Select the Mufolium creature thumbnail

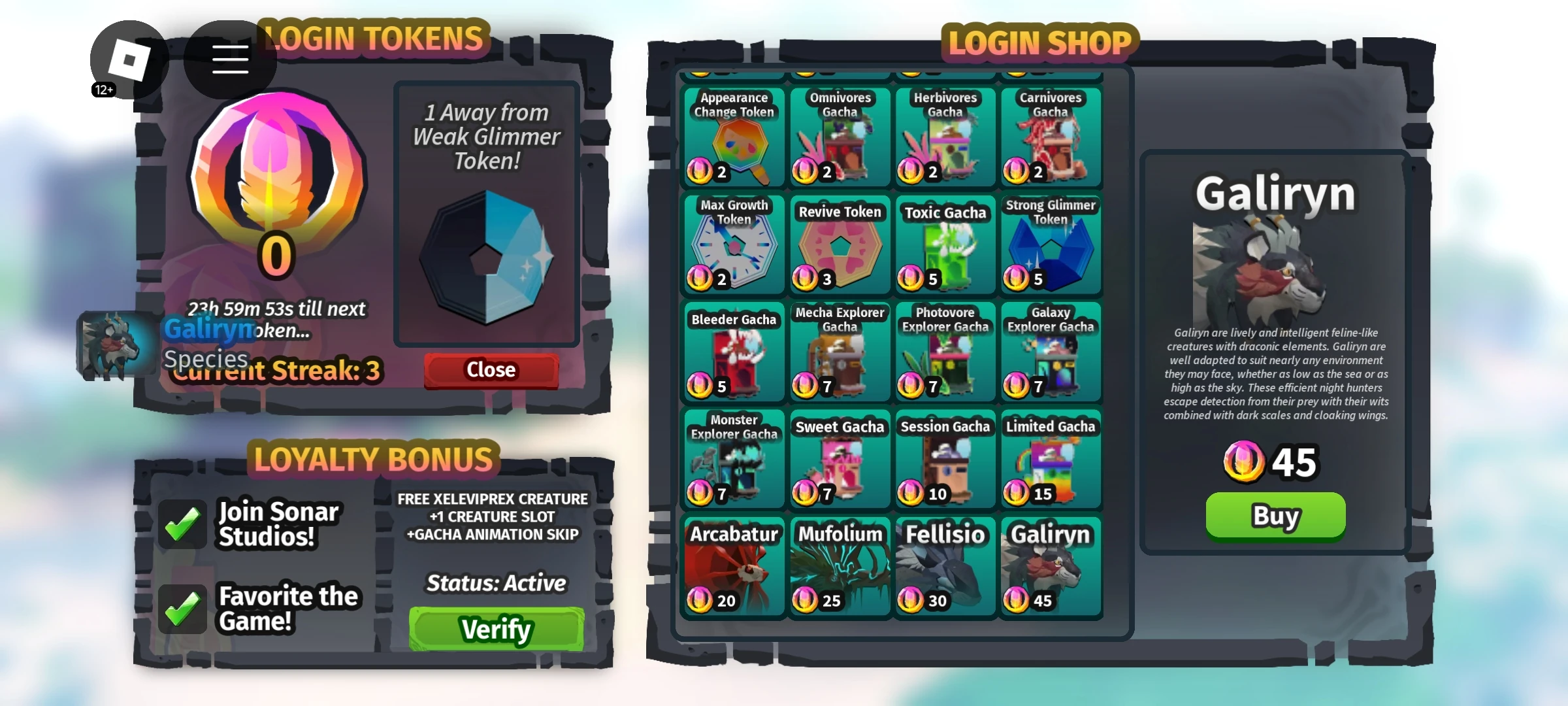tap(839, 567)
